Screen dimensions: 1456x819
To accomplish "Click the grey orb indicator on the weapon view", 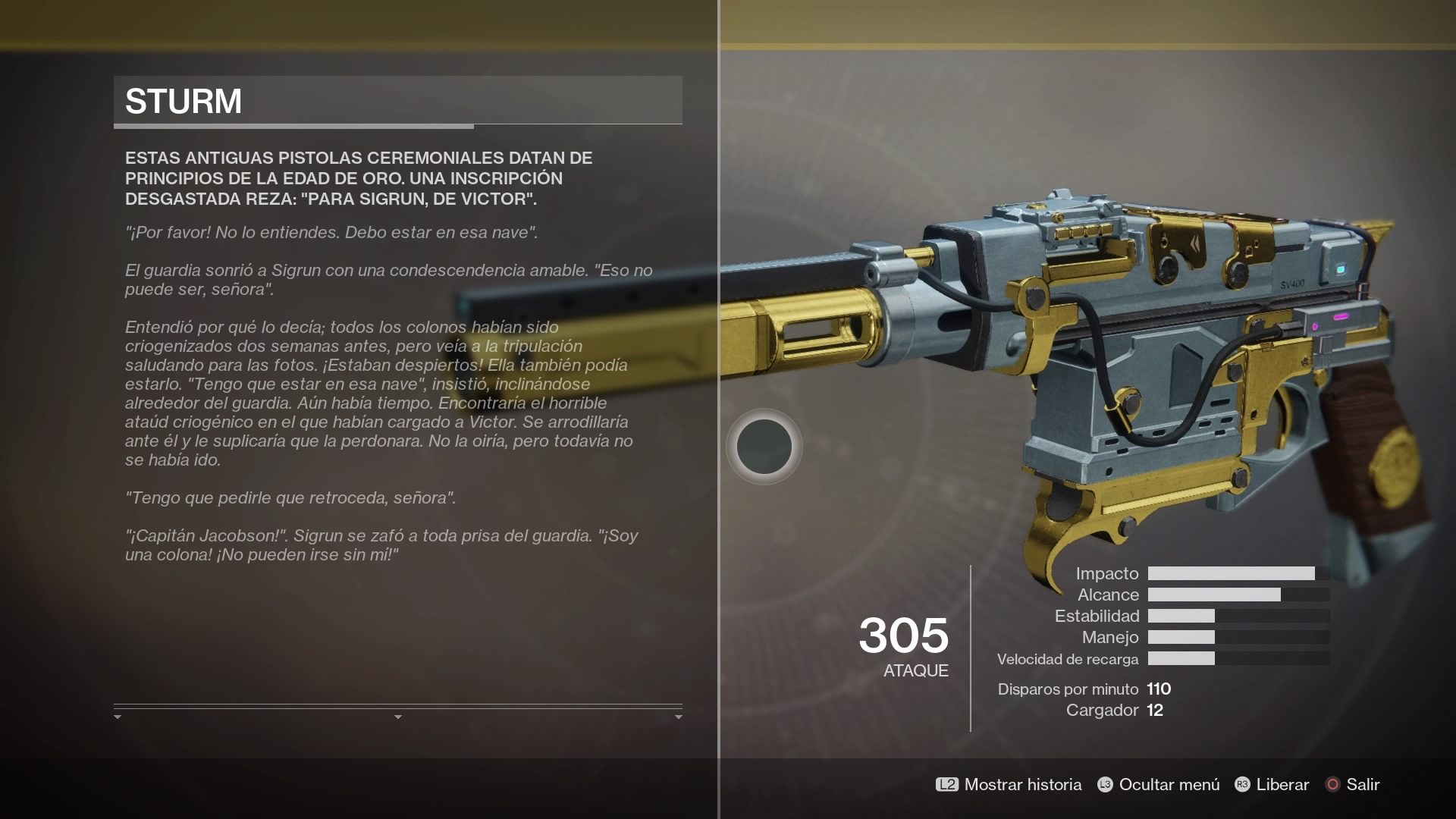I will (765, 447).
